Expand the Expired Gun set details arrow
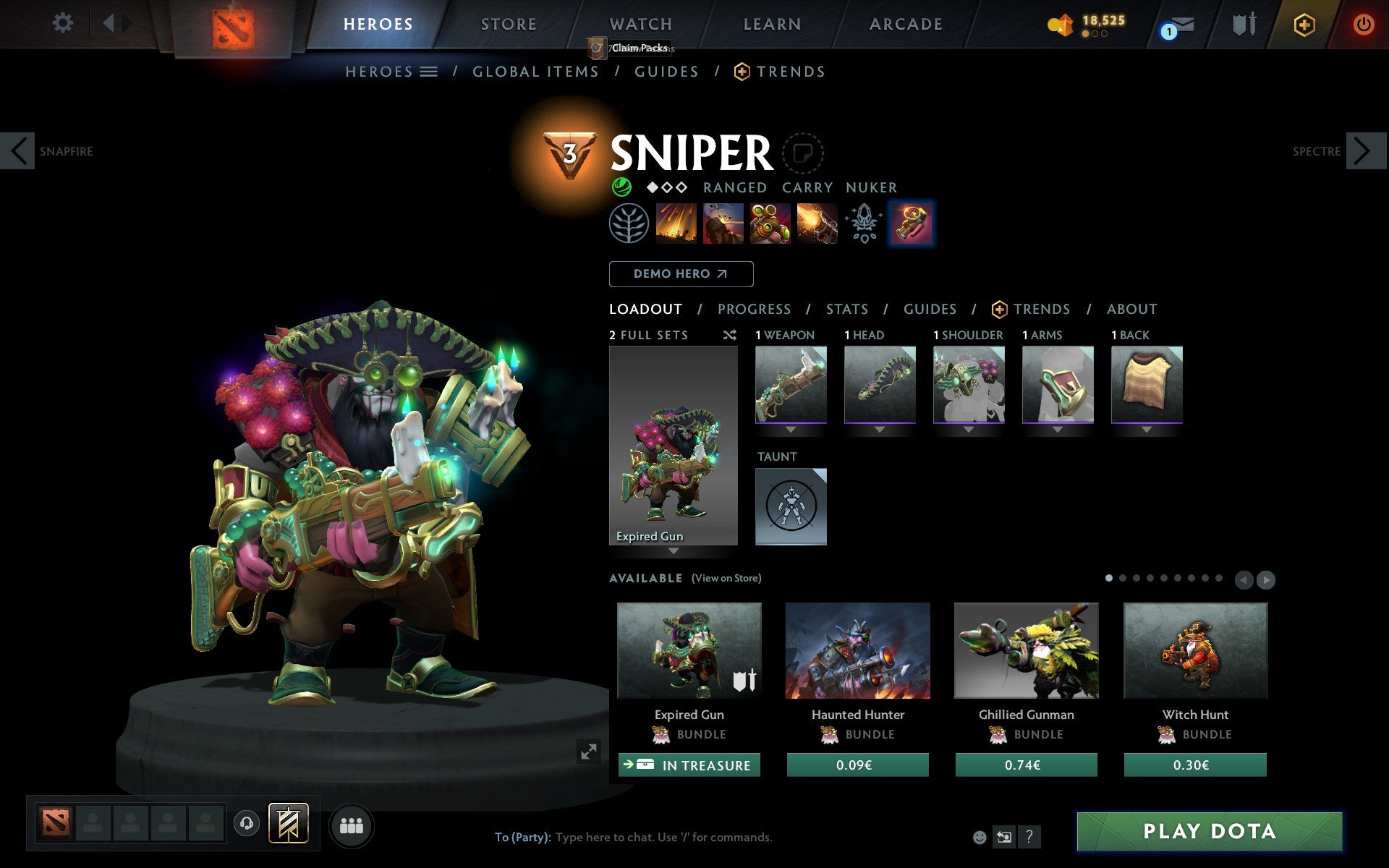This screenshot has height=868, width=1389. (x=674, y=551)
